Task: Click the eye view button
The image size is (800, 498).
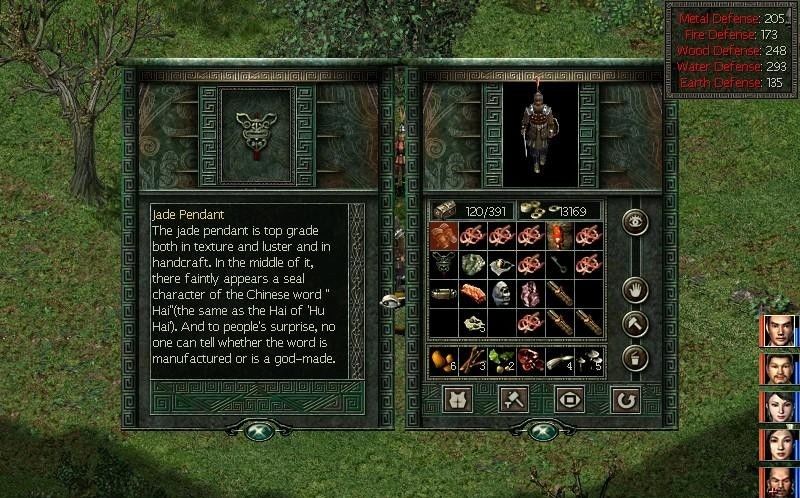Action: (634, 222)
